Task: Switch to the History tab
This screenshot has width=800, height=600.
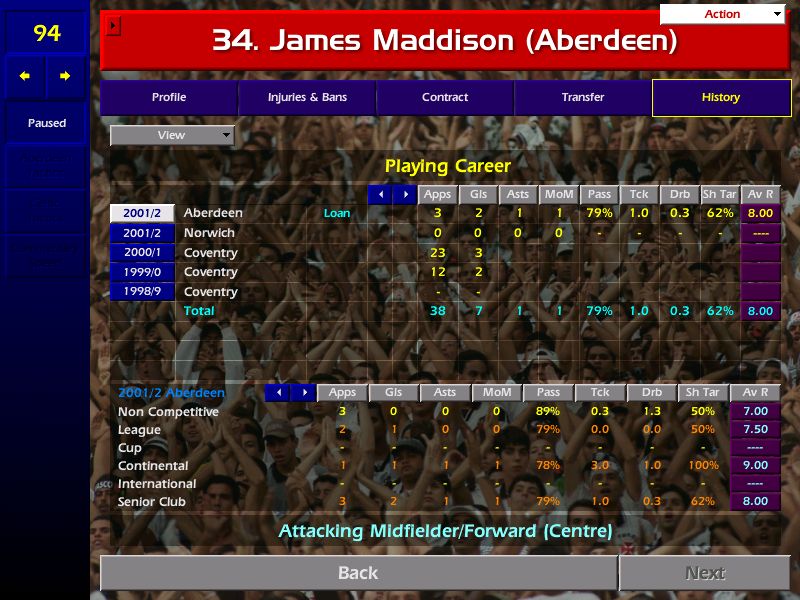Action: click(721, 97)
